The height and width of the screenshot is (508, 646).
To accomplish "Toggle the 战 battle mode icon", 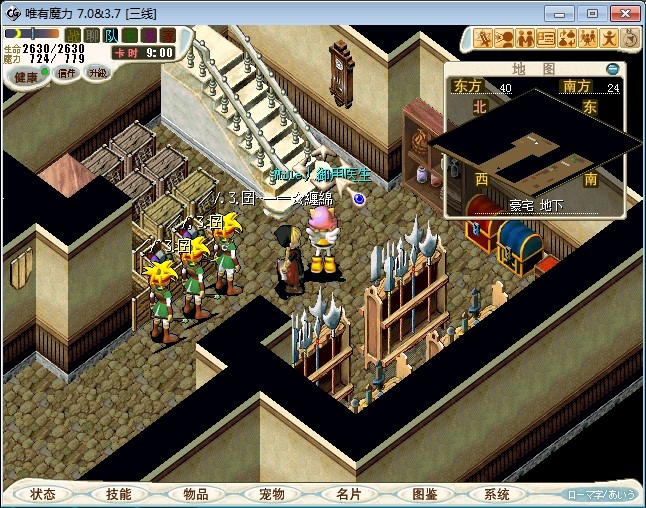I will 73,36.
